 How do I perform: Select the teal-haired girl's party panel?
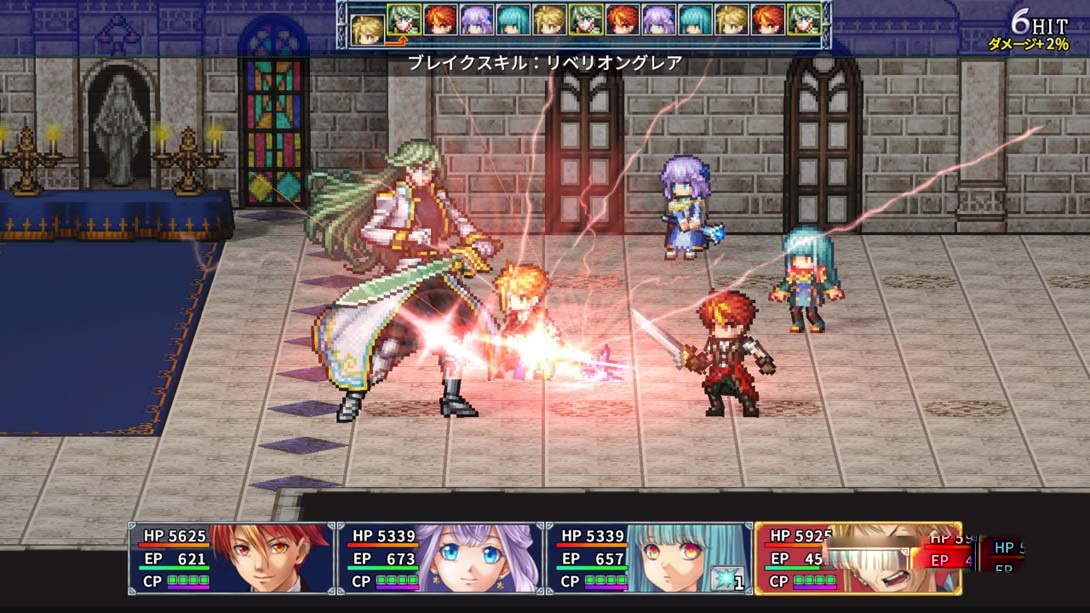(x=647, y=558)
